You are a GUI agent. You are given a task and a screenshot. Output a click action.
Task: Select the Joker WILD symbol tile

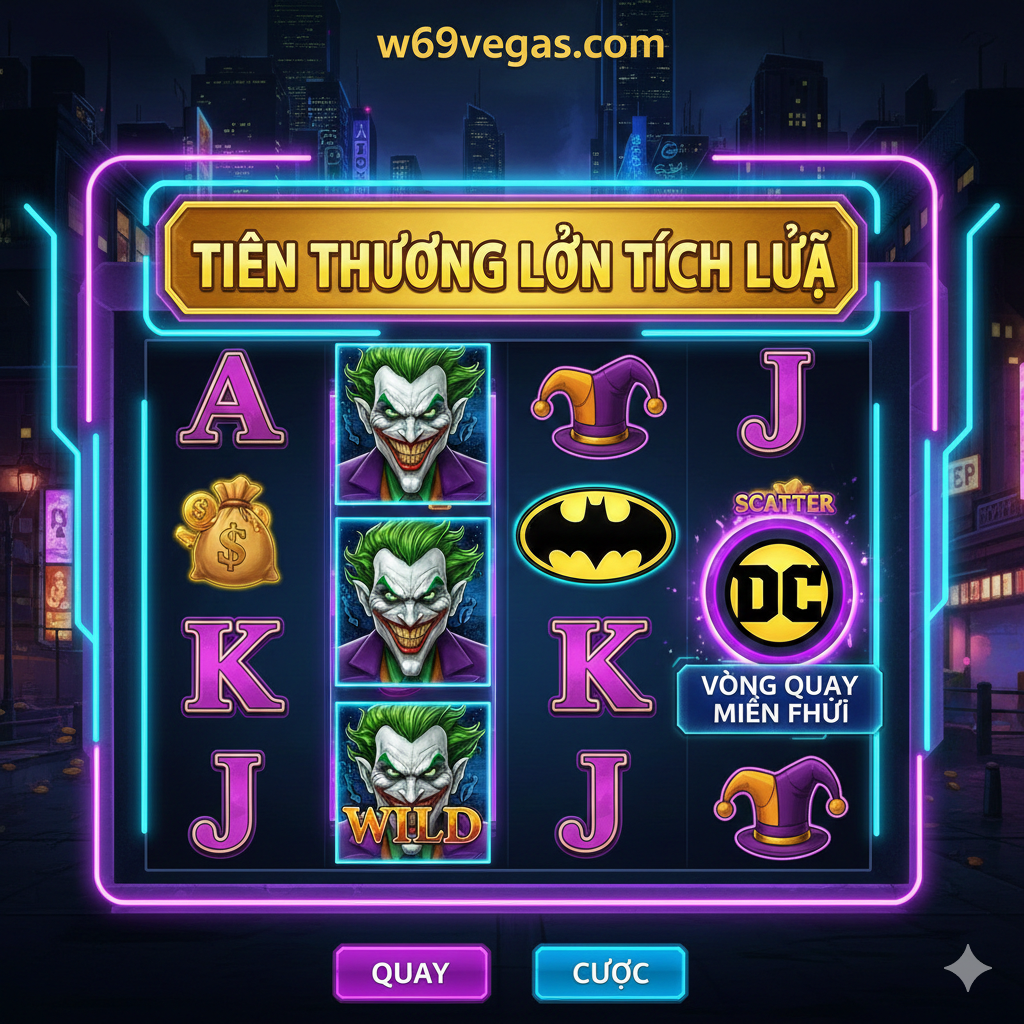pos(412,781)
